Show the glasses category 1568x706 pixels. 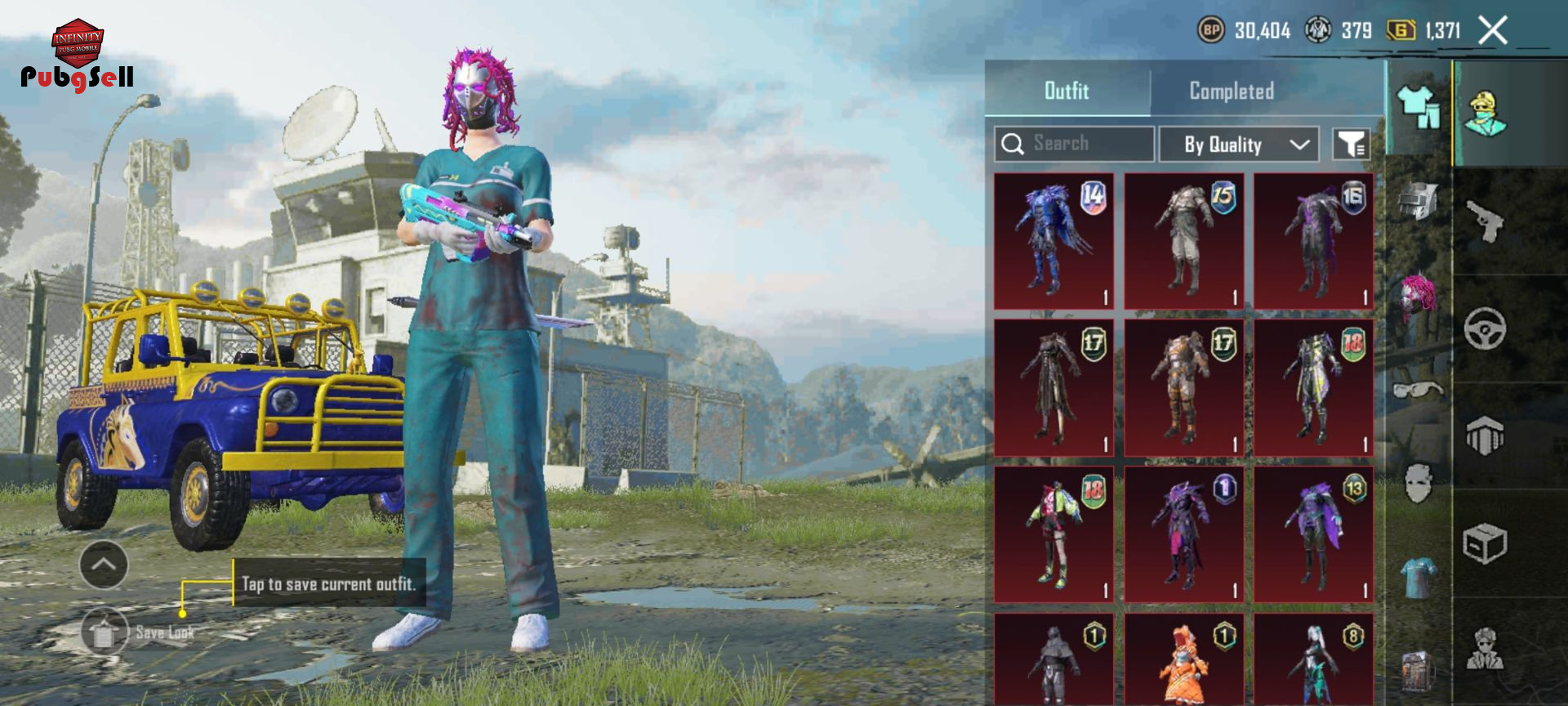point(1419,389)
